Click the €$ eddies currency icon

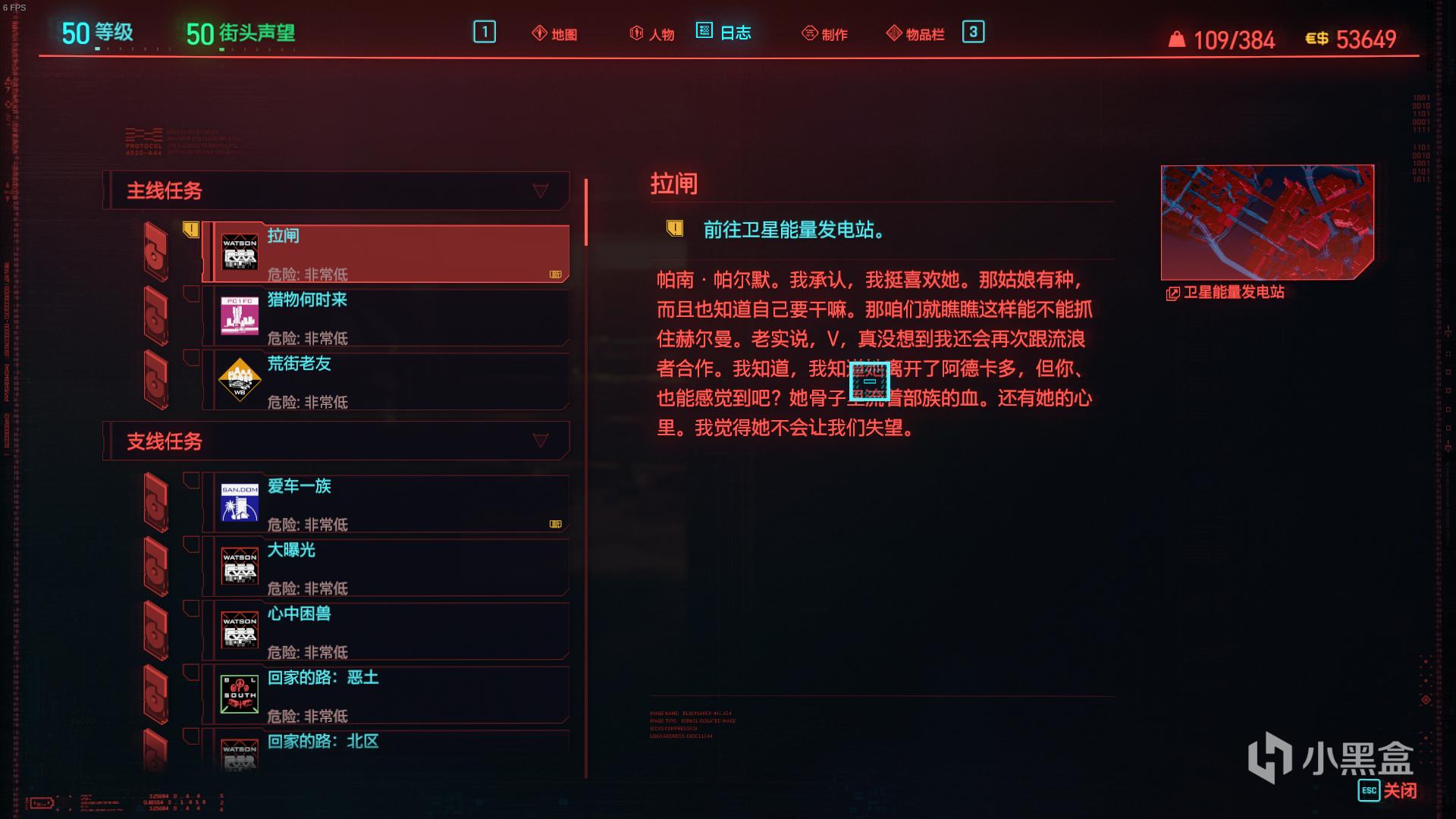[1317, 41]
